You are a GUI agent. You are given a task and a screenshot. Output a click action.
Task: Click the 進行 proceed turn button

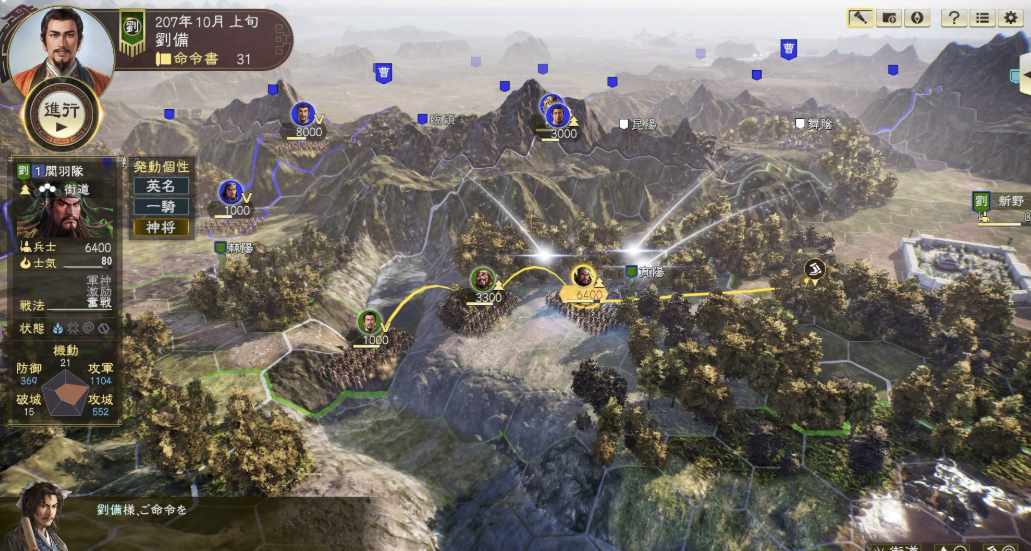coord(61,115)
